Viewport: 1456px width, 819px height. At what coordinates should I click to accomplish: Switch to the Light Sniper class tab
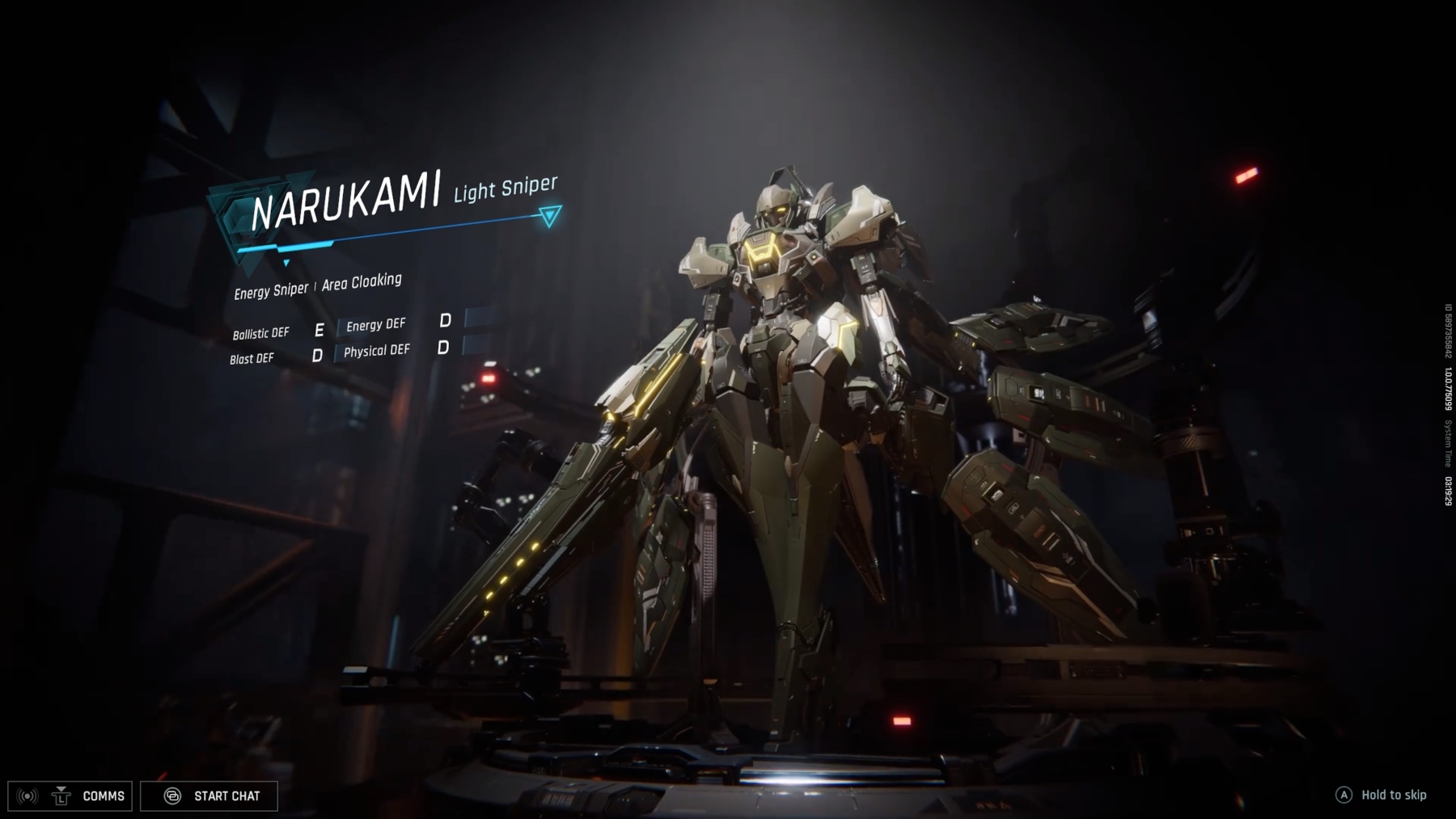coord(506,190)
